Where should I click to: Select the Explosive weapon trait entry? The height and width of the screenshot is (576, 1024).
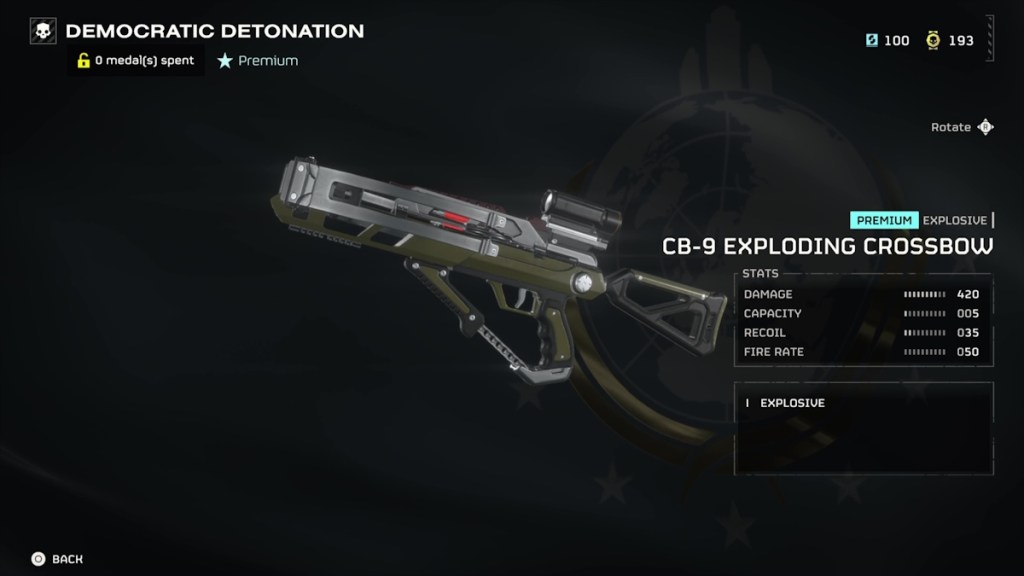(792, 403)
